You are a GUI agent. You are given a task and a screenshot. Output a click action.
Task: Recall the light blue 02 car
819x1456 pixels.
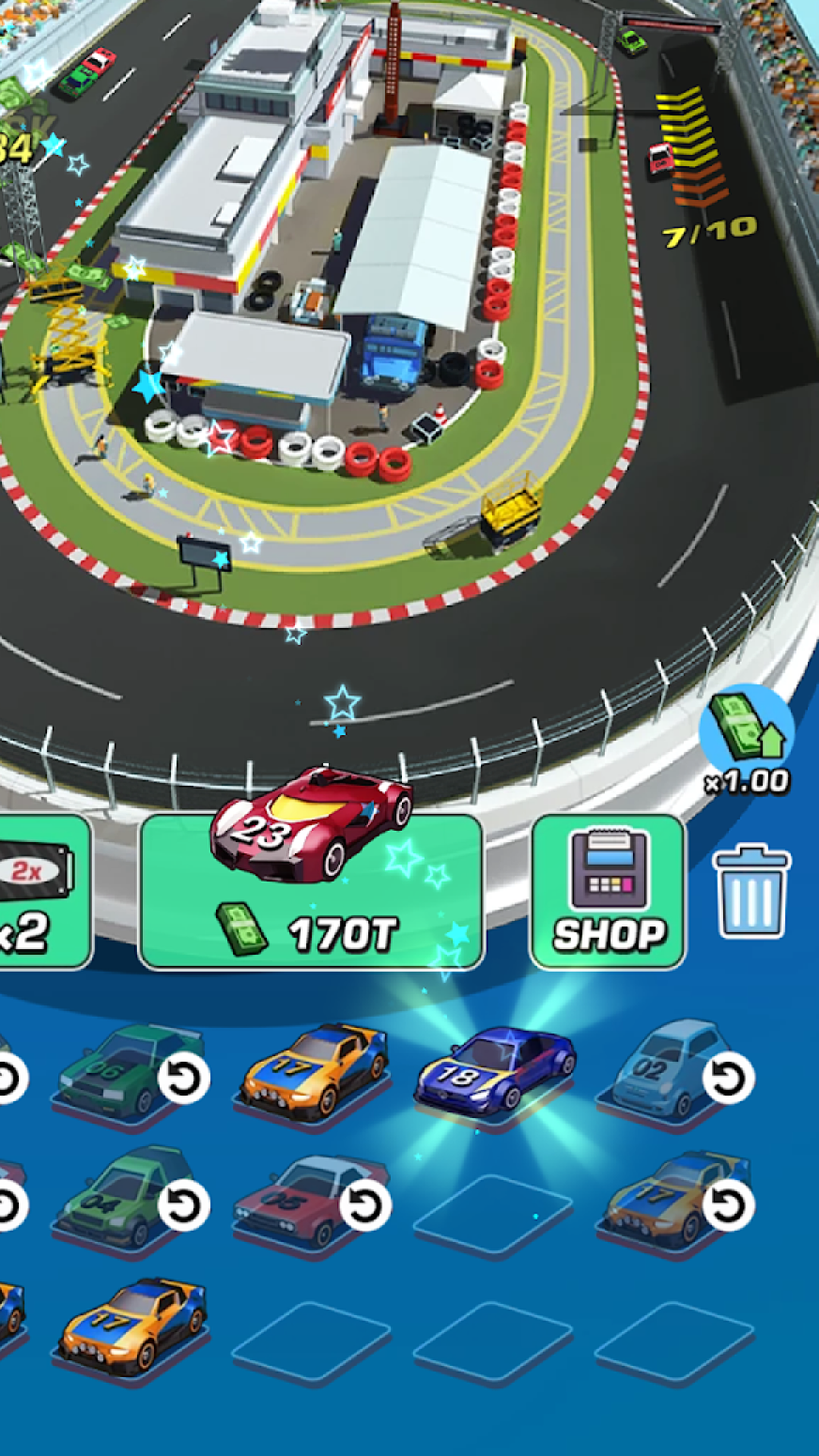(x=728, y=1078)
